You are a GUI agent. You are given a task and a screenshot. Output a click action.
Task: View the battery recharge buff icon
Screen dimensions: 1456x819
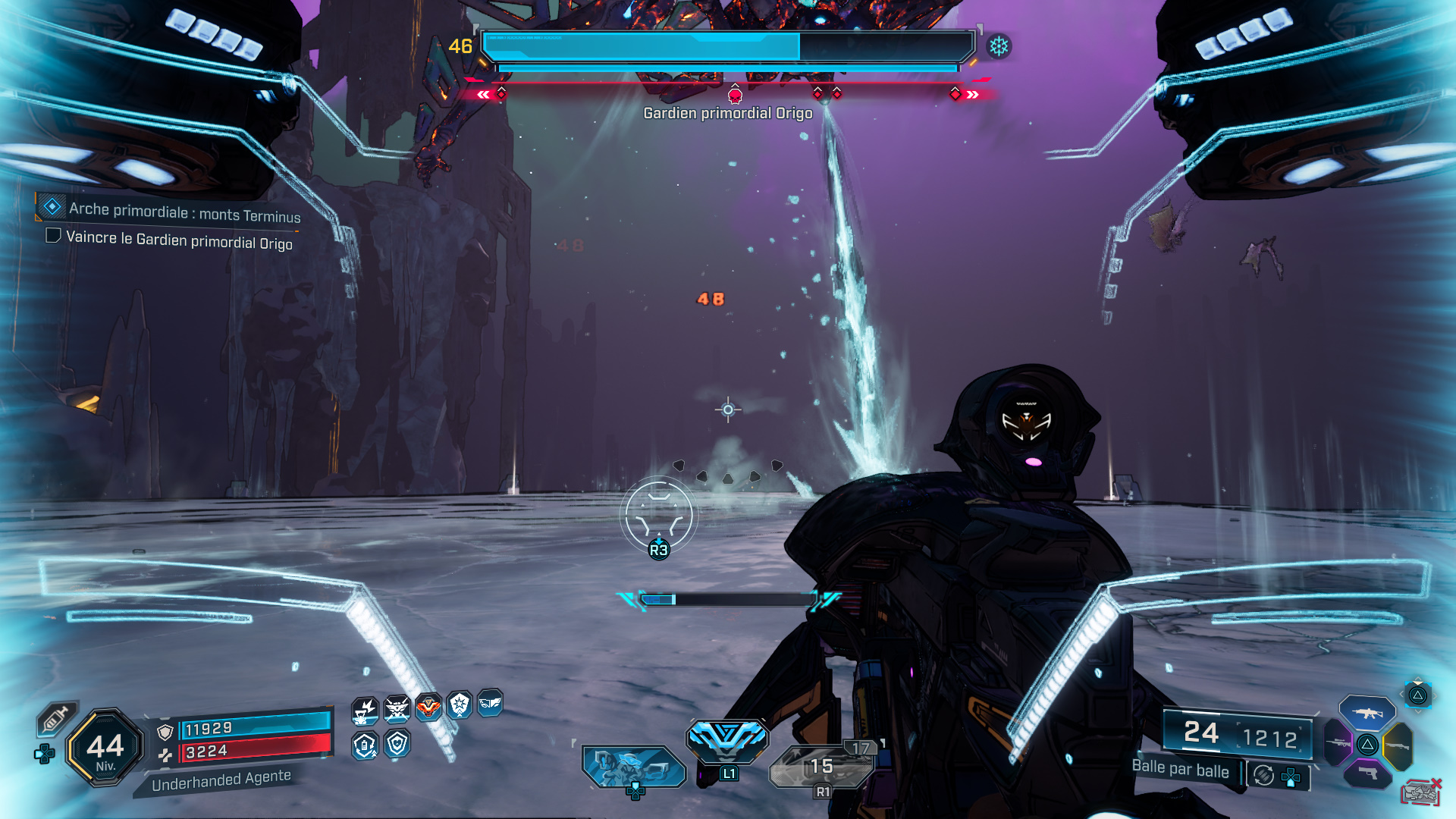tap(365, 745)
